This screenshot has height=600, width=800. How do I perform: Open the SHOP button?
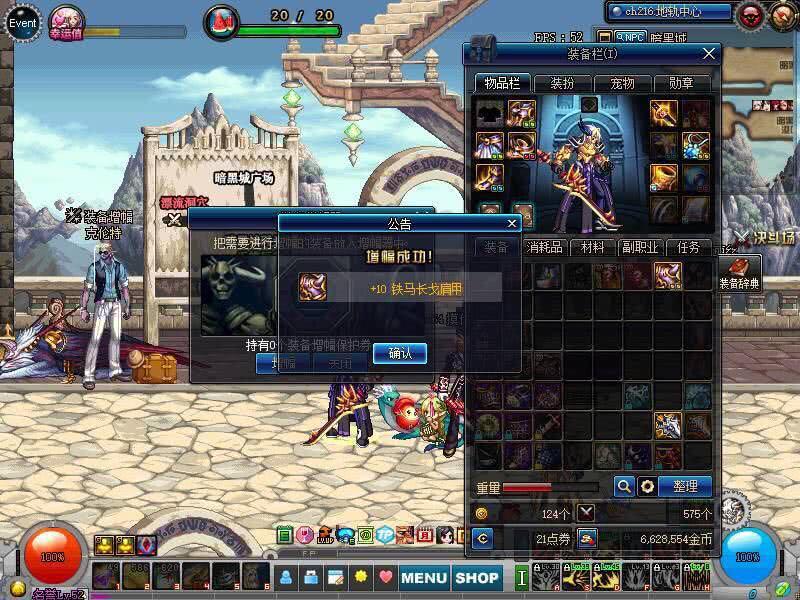[x=477, y=577]
